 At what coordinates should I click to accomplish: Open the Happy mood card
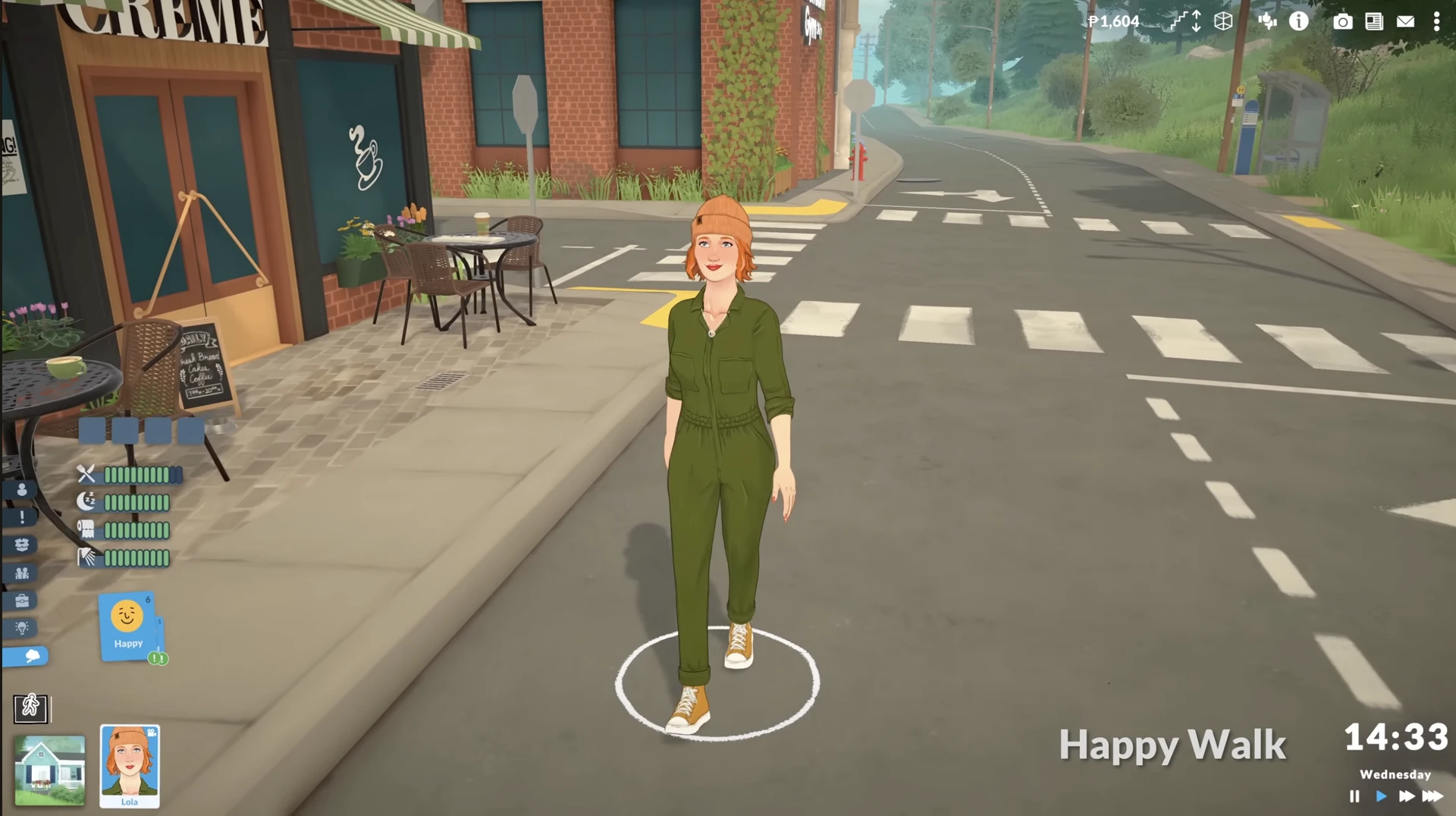(127, 626)
